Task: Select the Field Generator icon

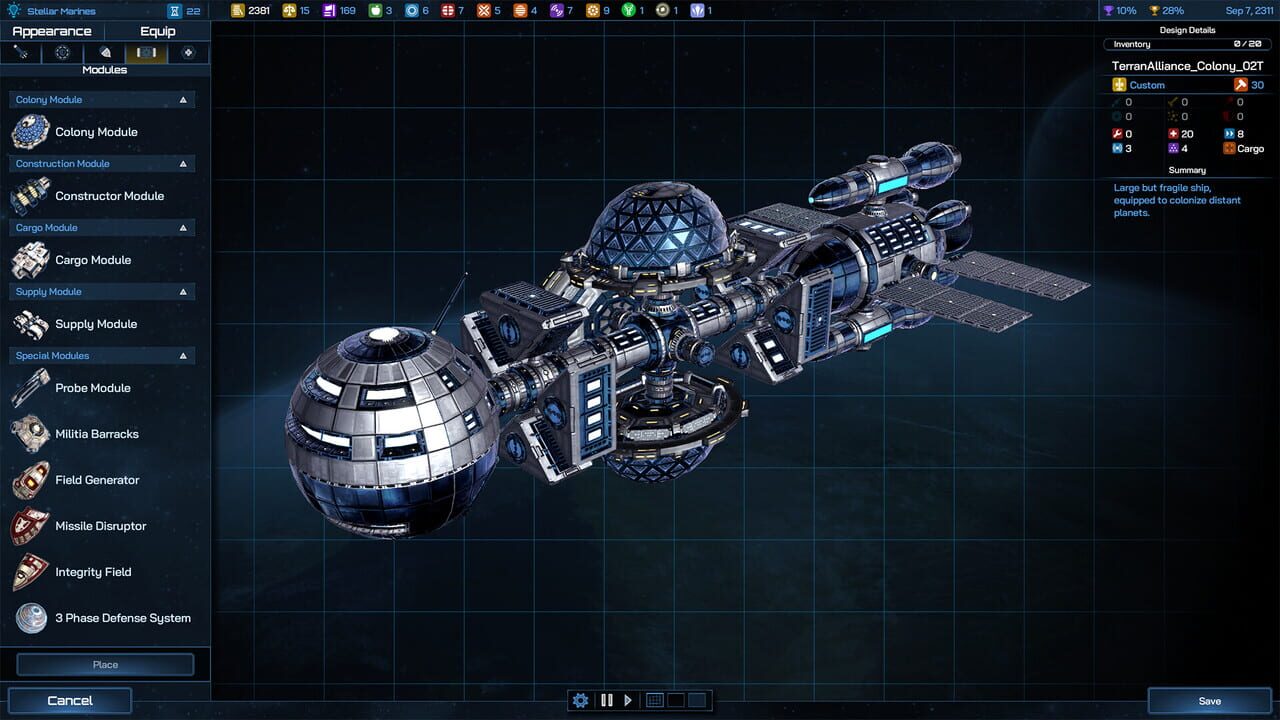Action: click(28, 479)
